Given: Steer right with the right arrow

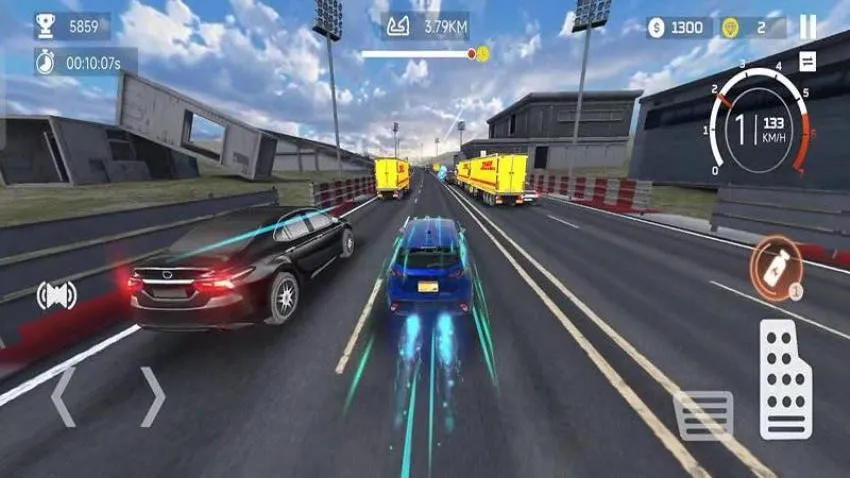Looking at the screenshot, I should click(x=152, y=396).
